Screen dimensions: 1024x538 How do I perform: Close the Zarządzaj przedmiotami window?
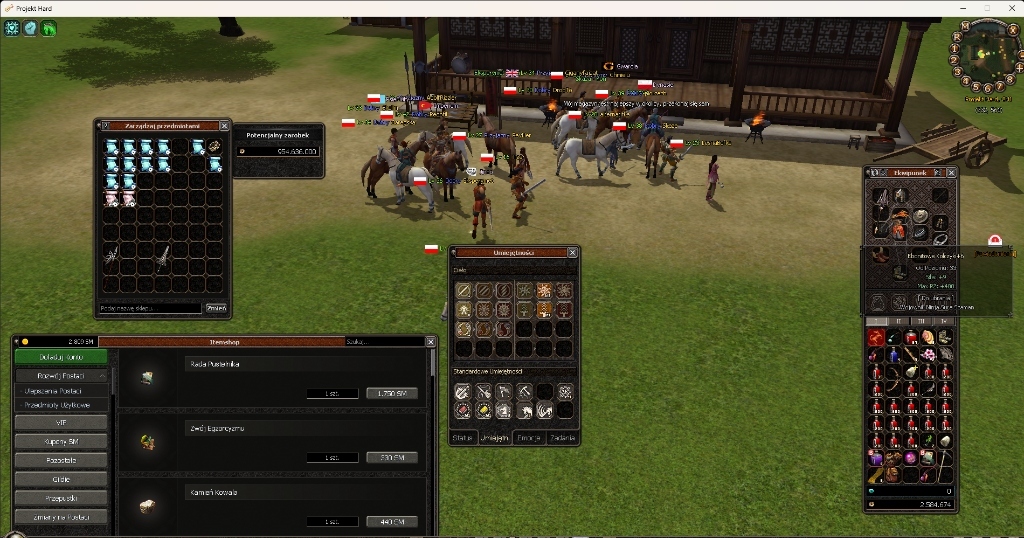[x=225, y=126]
